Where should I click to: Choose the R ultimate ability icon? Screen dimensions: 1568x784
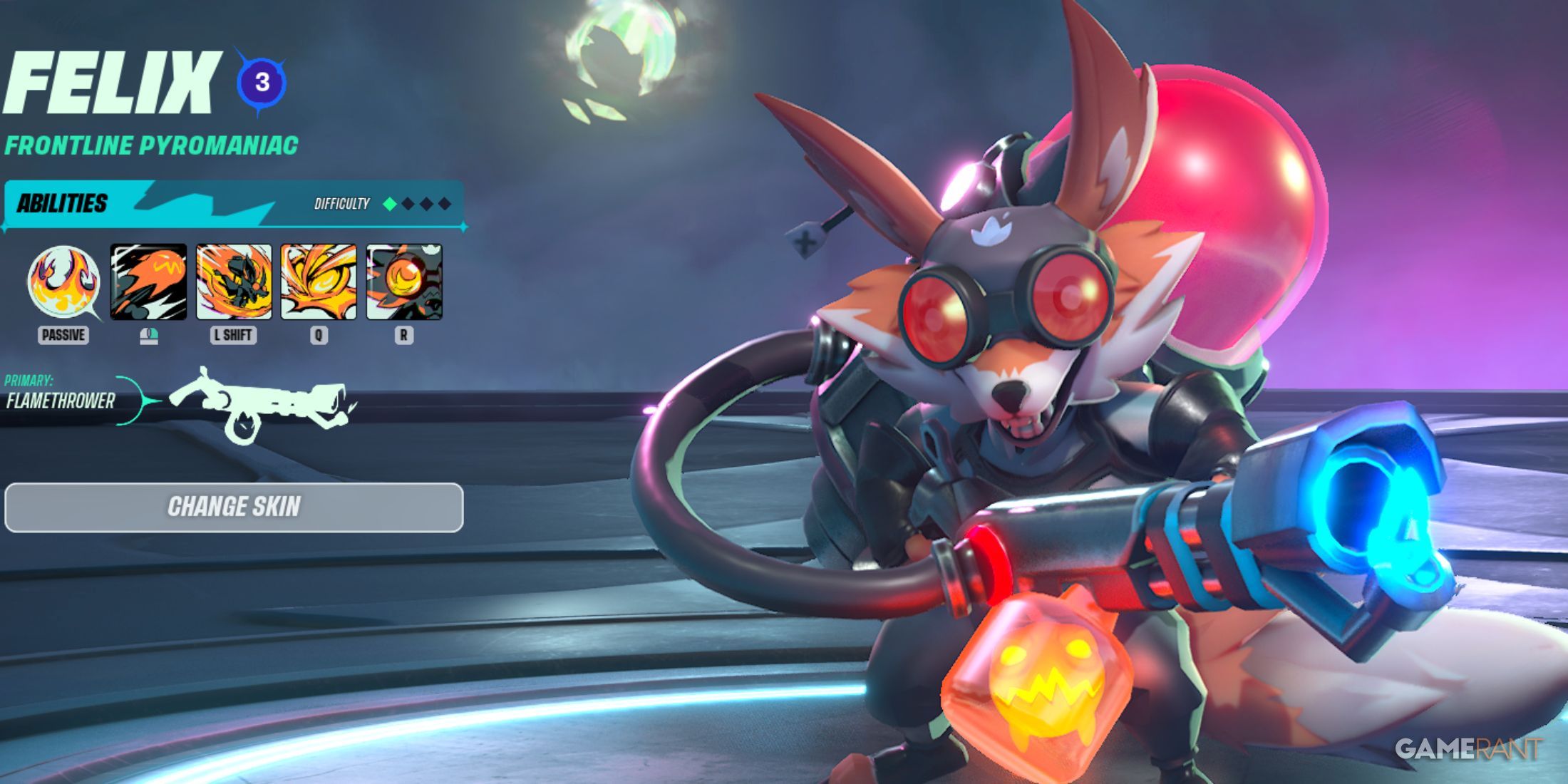click(404, 282)
